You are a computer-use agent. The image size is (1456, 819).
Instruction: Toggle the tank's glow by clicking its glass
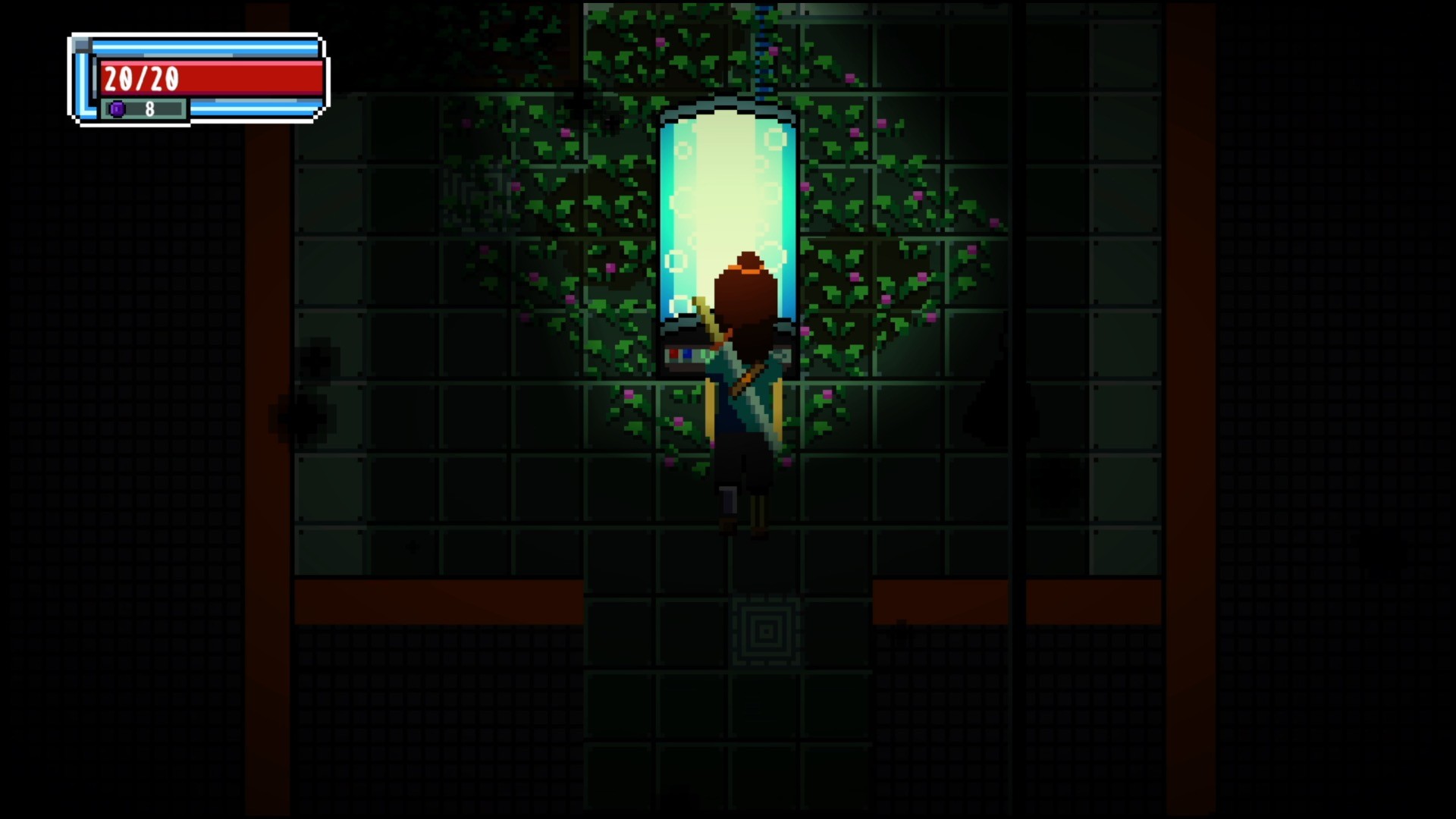(686, 190)
